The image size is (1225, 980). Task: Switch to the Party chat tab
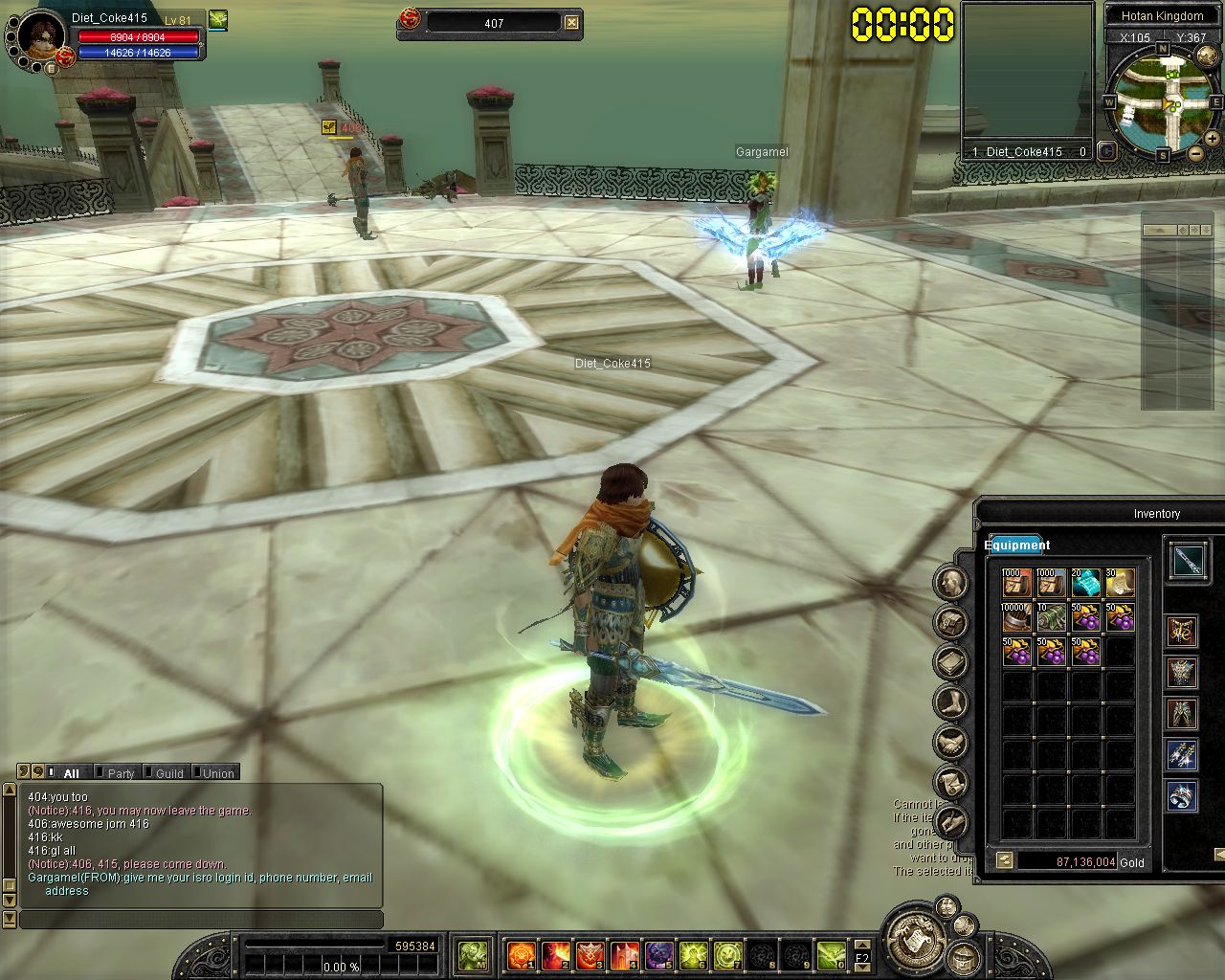coord(120,773)
